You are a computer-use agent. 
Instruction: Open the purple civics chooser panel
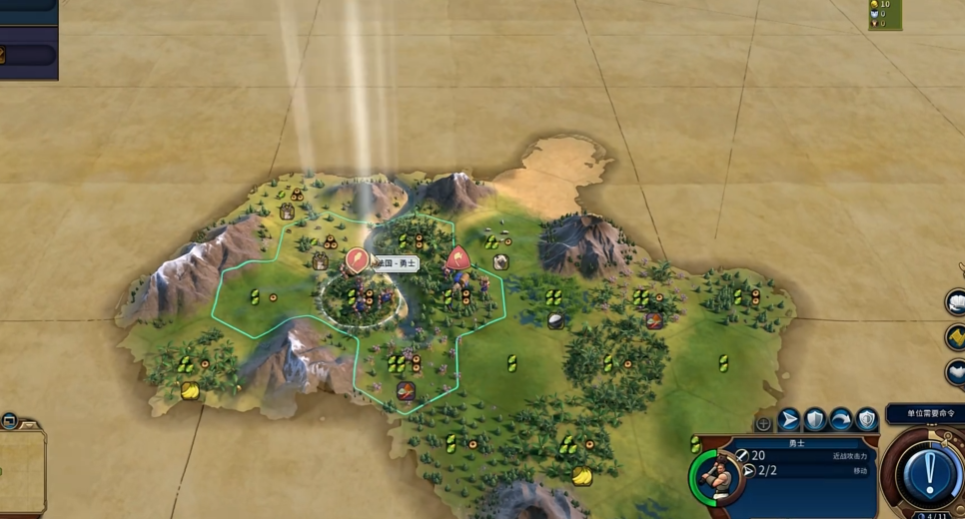[28, 54]
